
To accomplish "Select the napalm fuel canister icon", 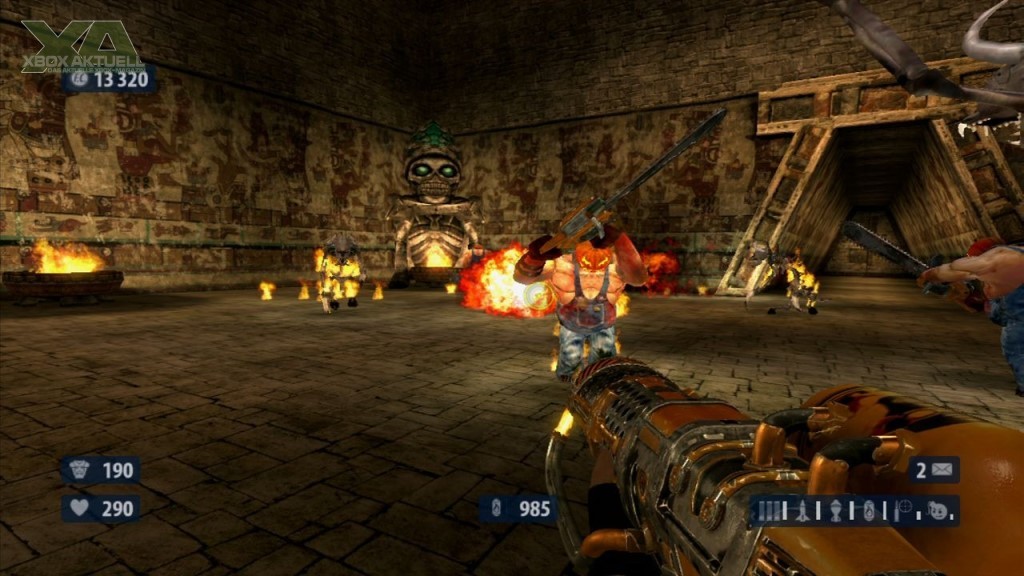I will point(870,511).
